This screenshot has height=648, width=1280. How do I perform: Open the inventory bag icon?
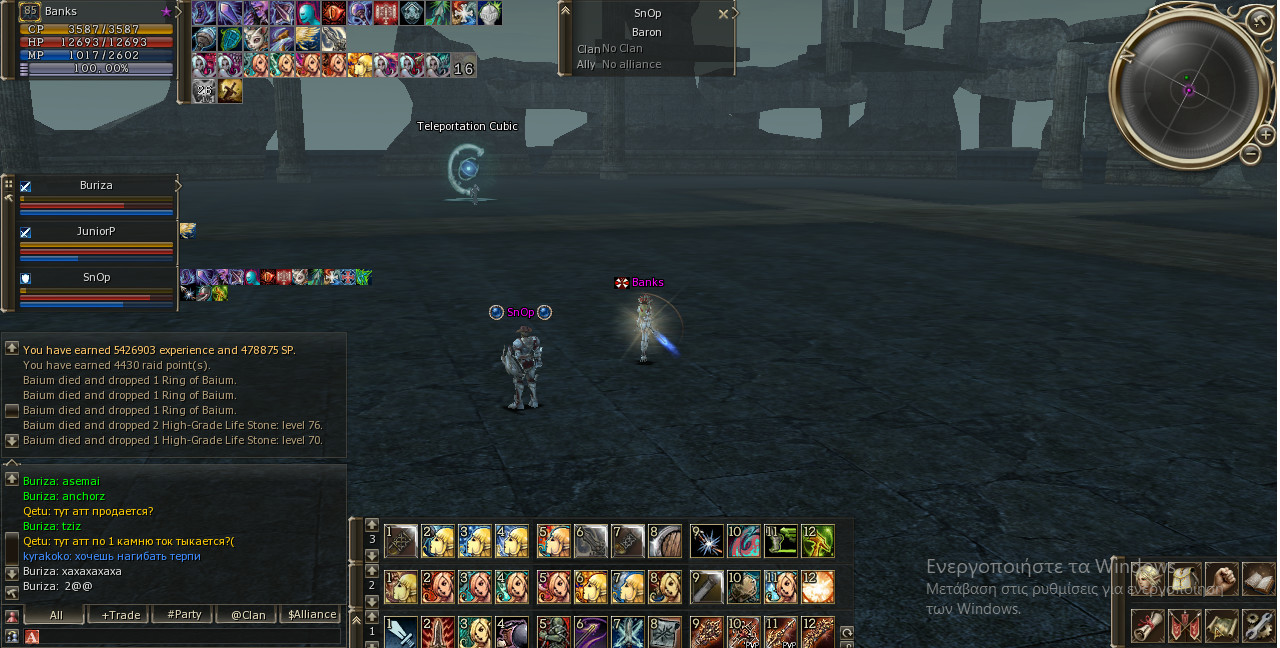click(1186, 579)
